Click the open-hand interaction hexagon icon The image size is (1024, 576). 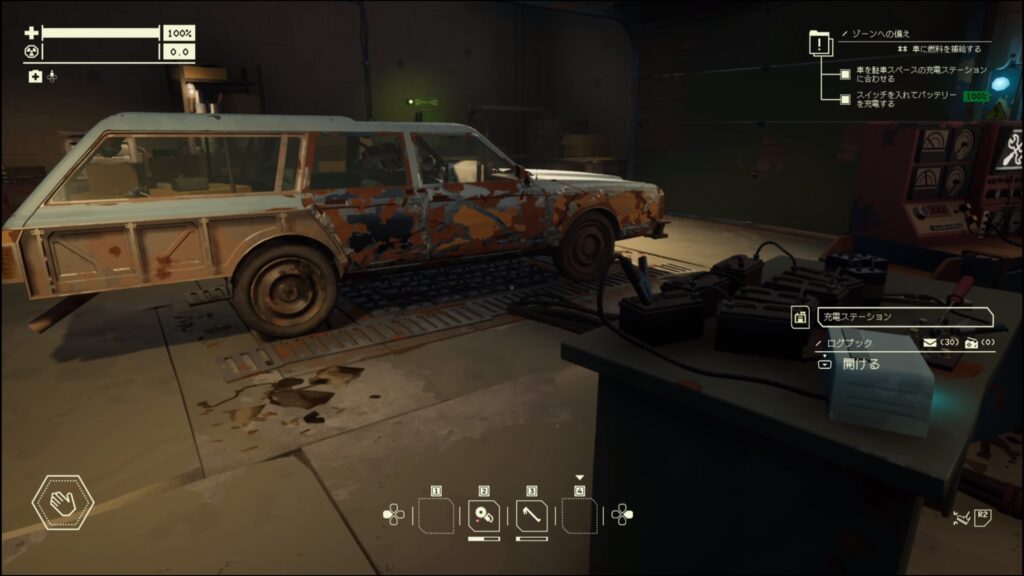click(63, 502)
